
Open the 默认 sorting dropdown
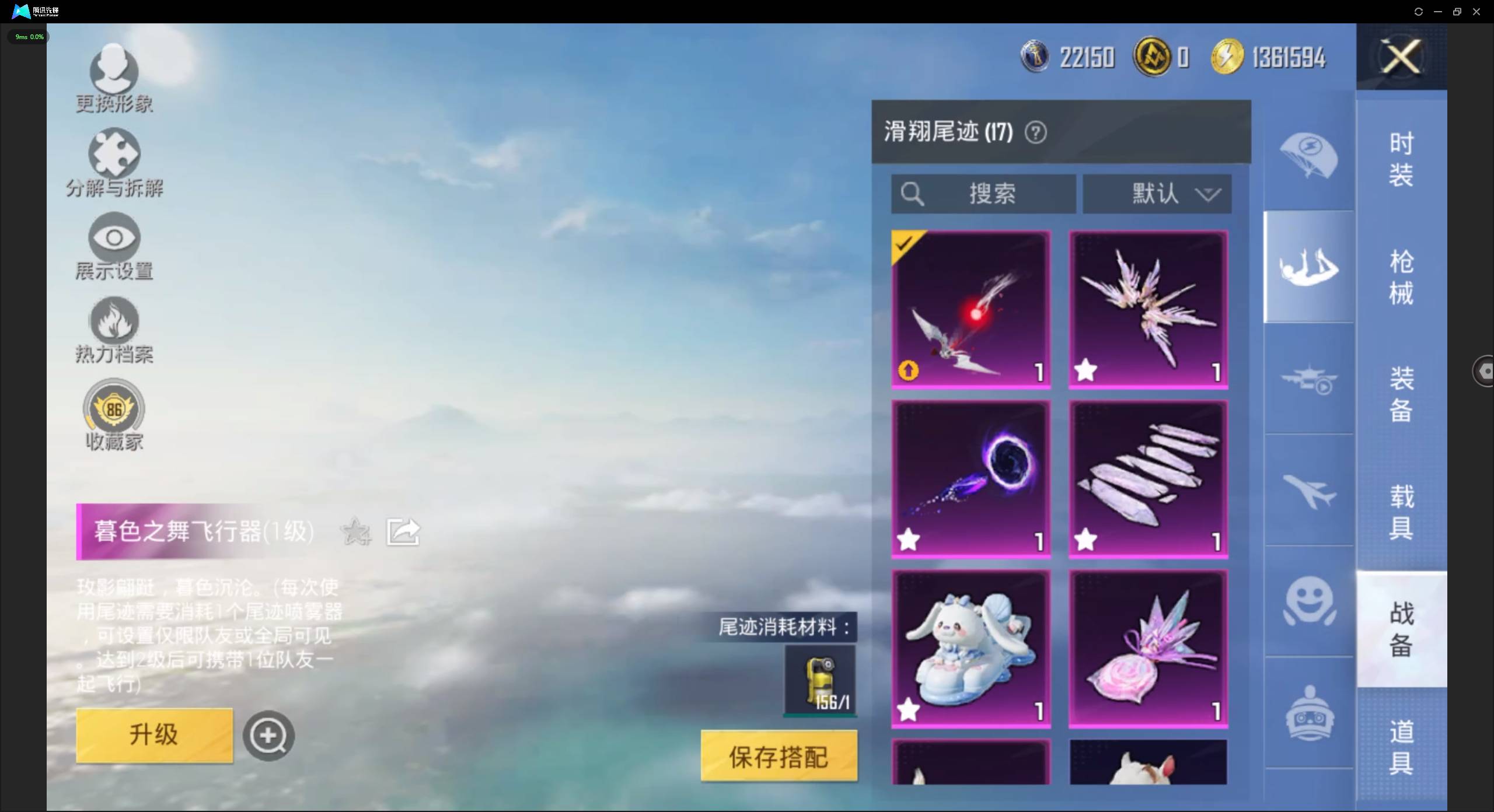pos(1157,194)
